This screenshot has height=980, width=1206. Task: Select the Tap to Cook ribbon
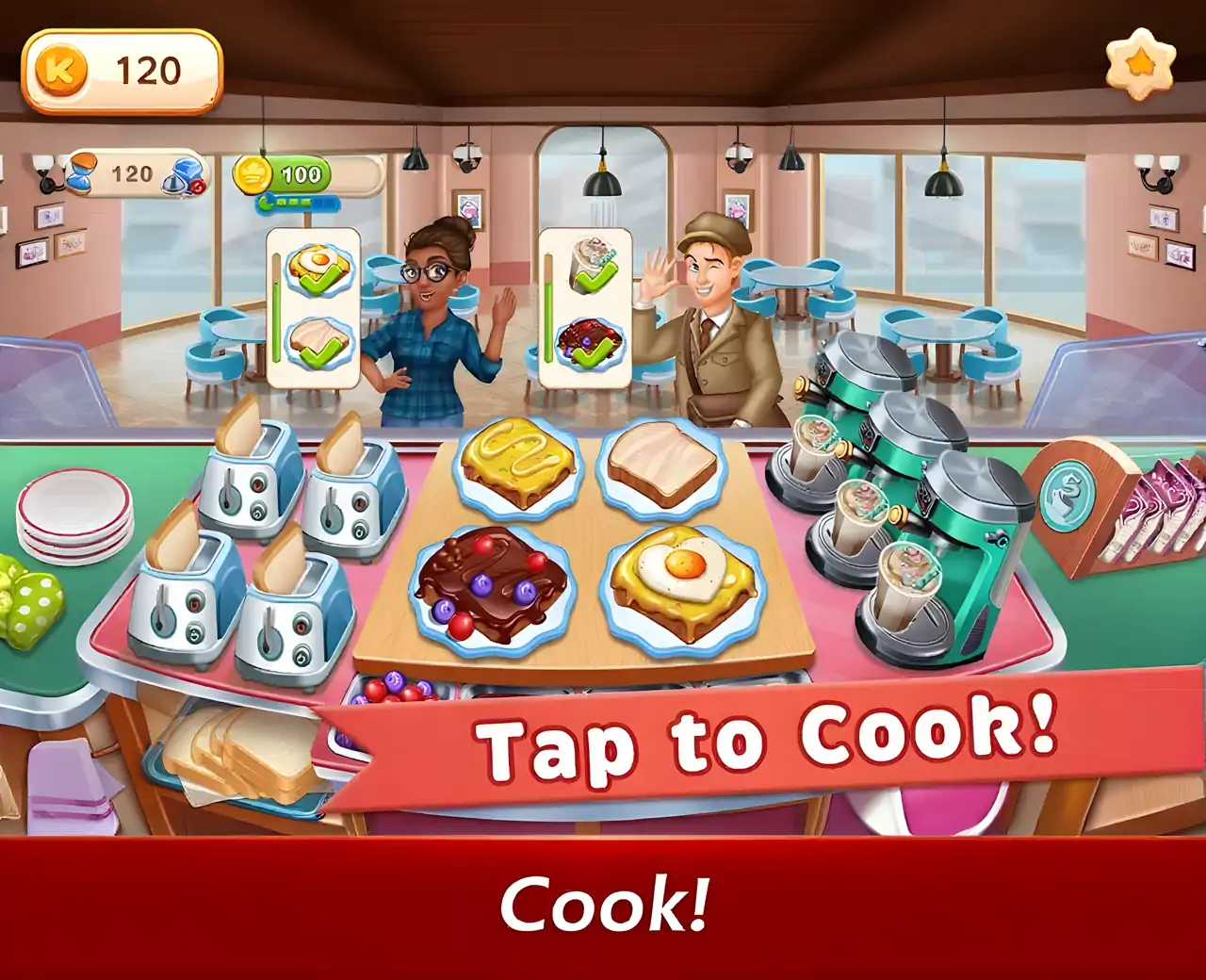(x=768, y=742)
